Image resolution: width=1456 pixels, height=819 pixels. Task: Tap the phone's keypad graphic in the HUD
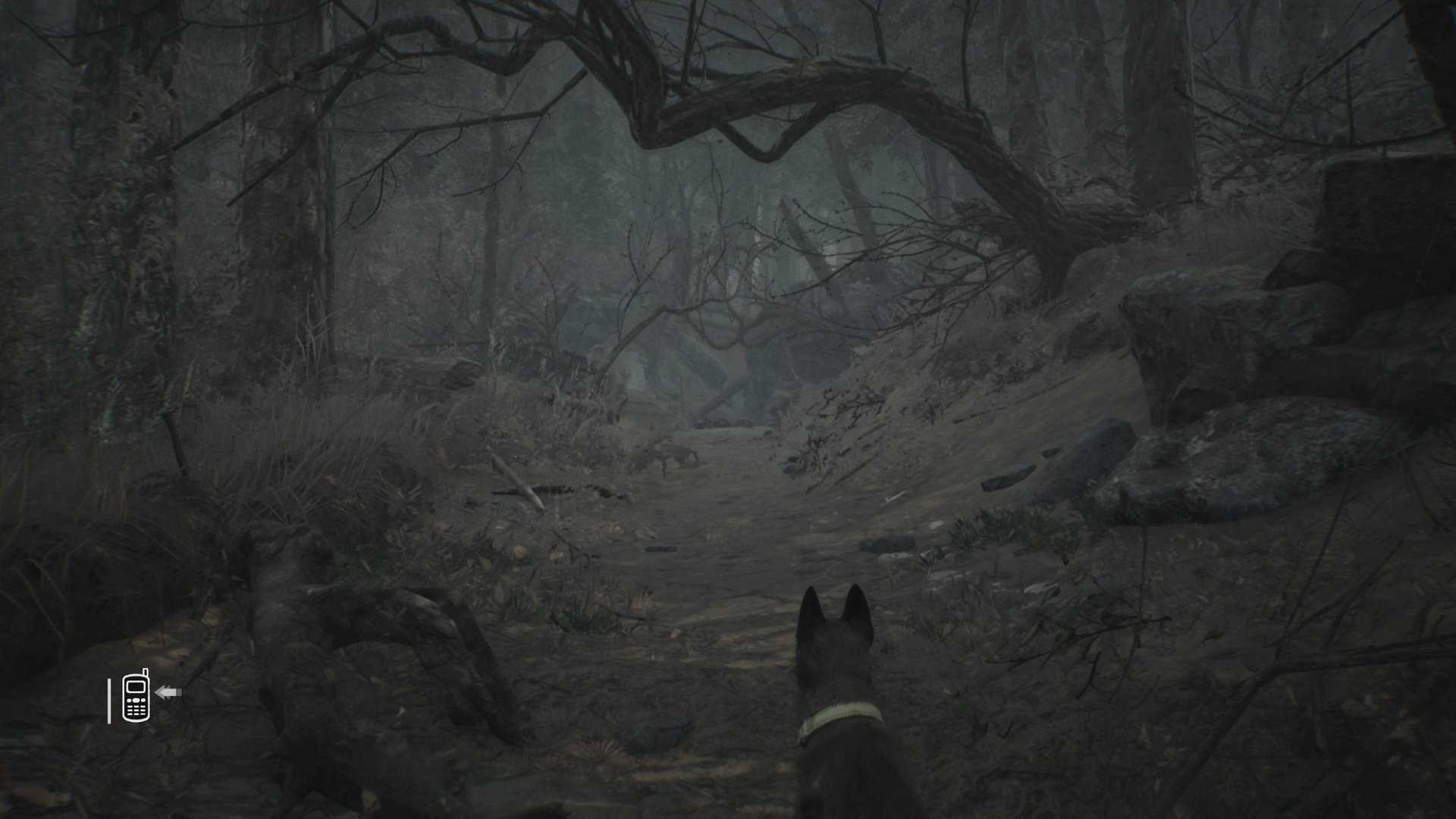pyautogui.click(x=136, y=711)
